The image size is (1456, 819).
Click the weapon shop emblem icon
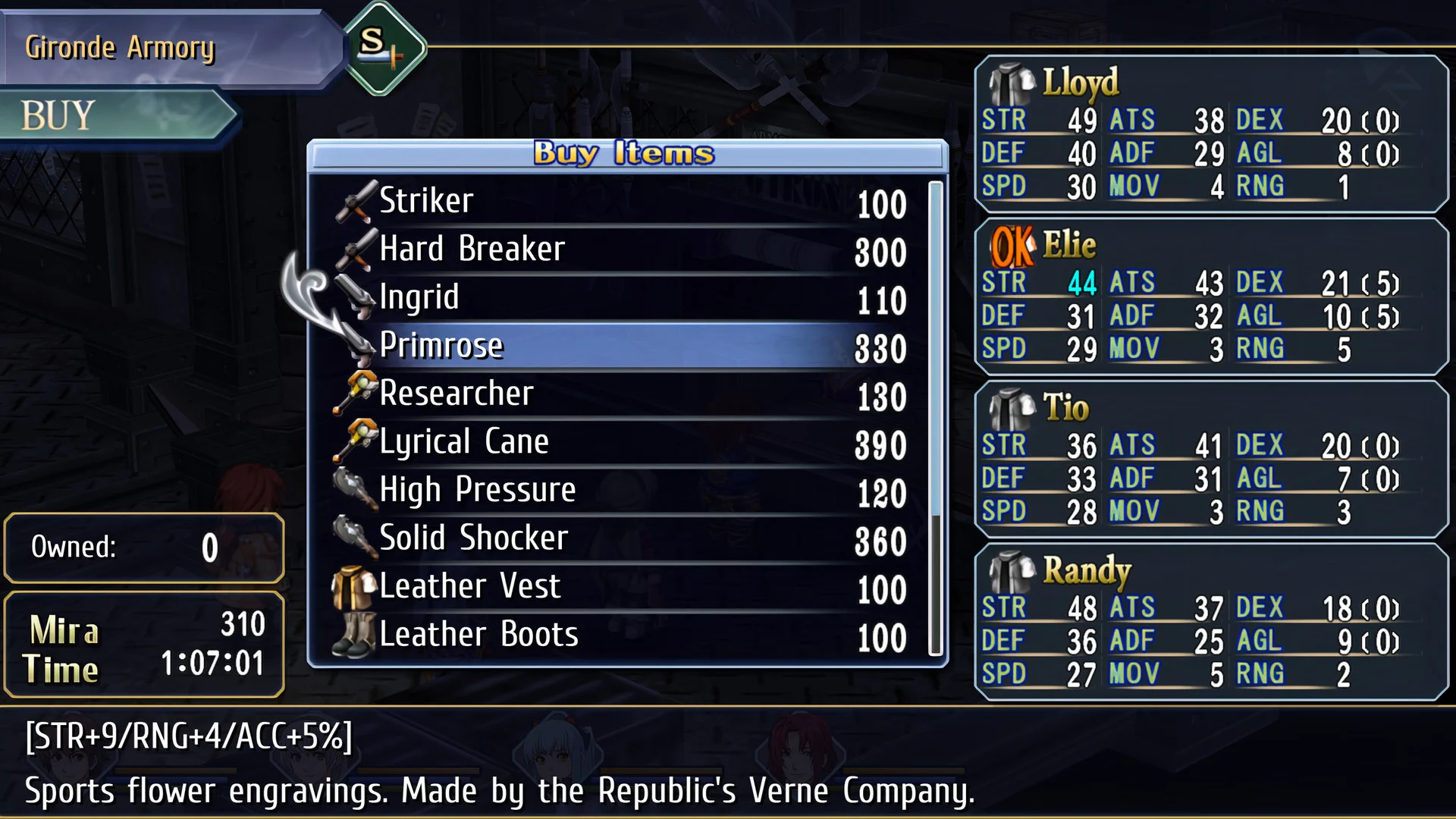point(384,47)
